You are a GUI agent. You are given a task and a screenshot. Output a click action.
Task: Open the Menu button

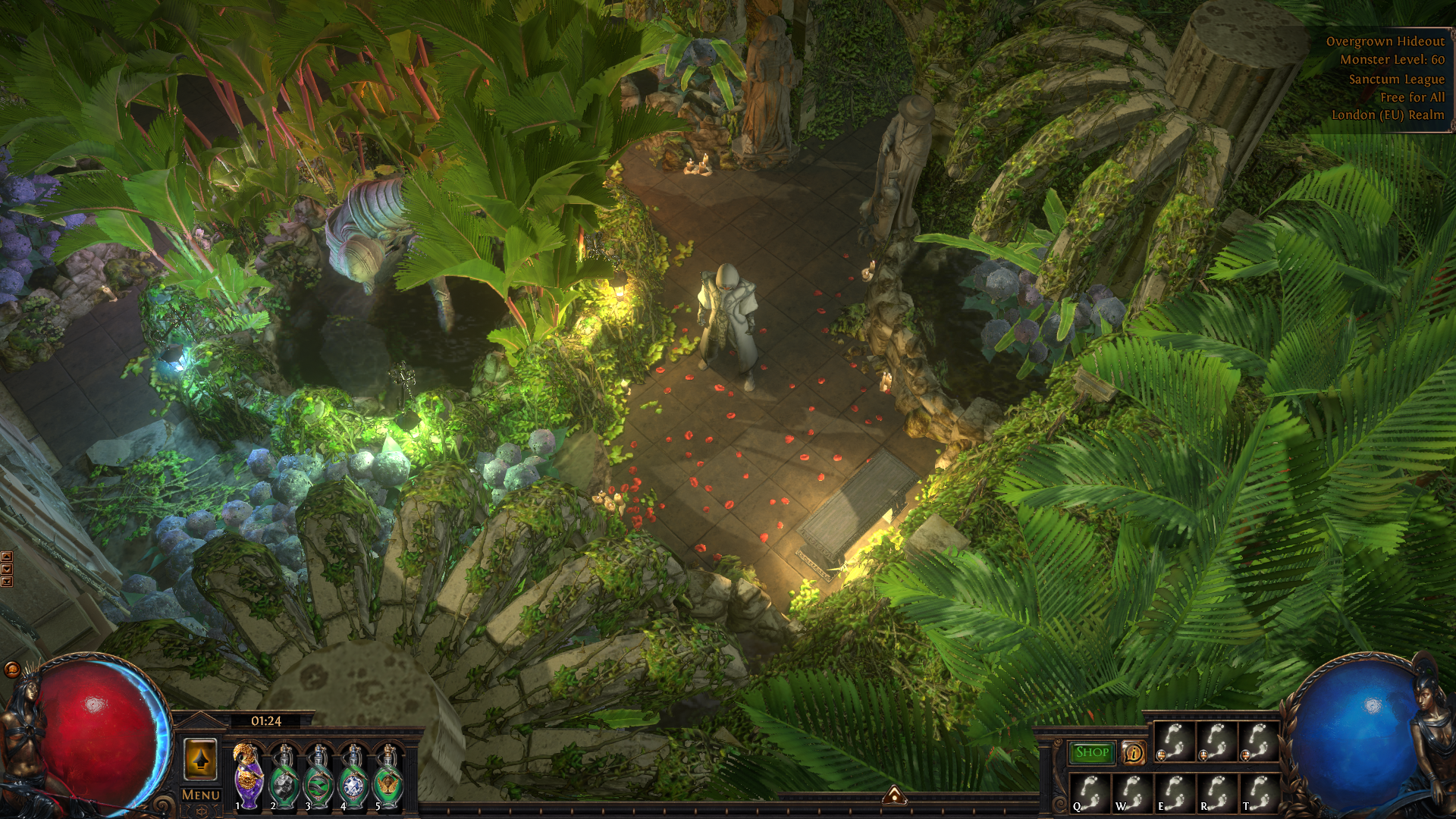pos(201,795)
